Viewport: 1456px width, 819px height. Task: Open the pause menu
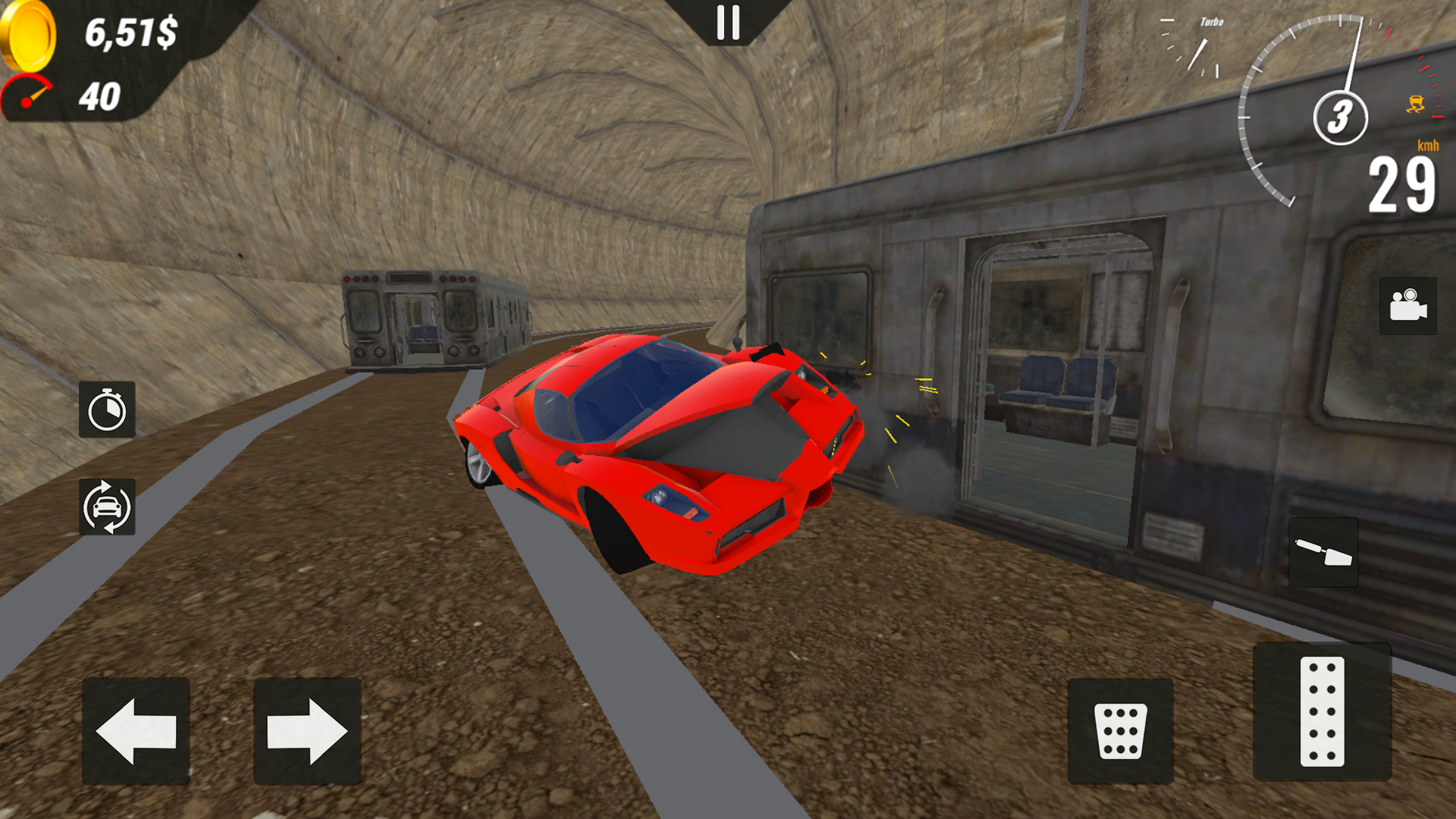pyautogui.click(x=728, y=23)
